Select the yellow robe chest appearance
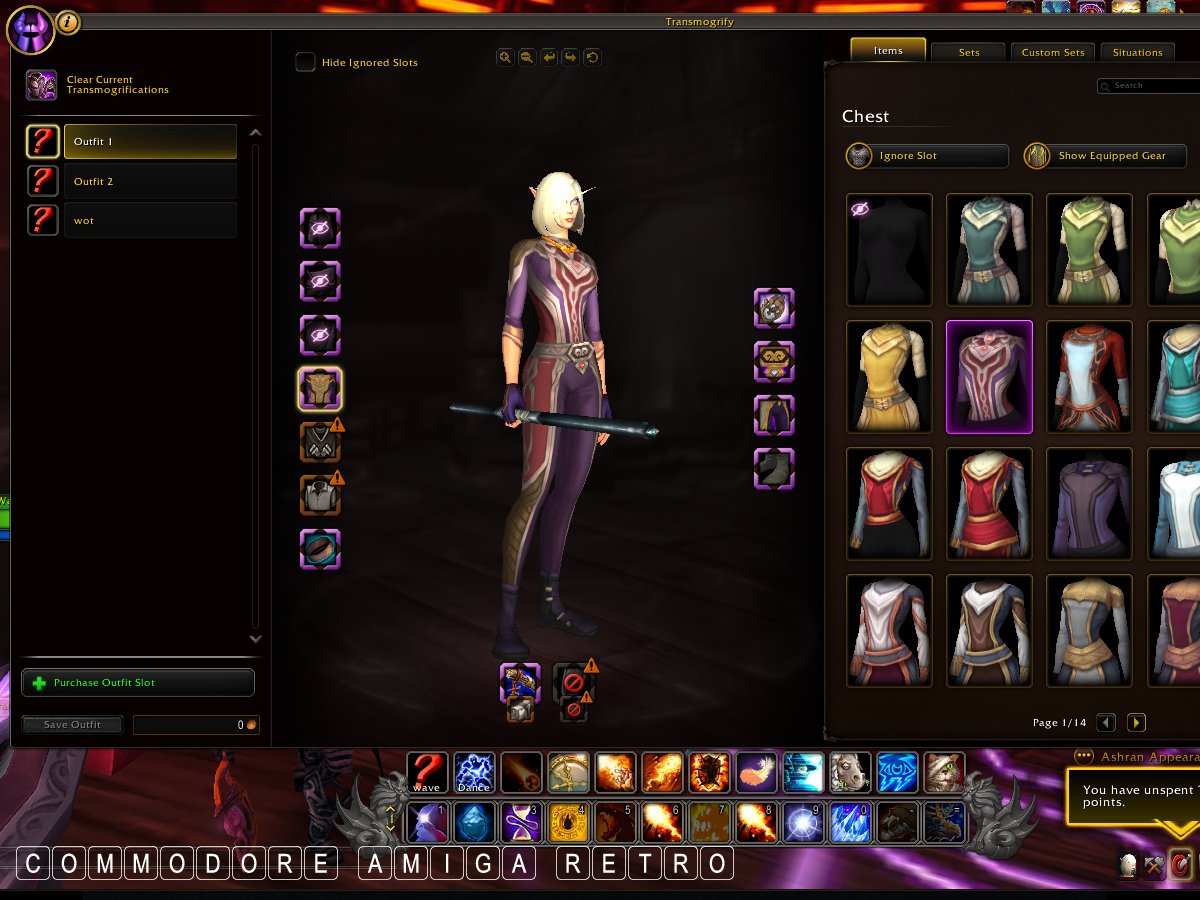 (x=889, y=376)
